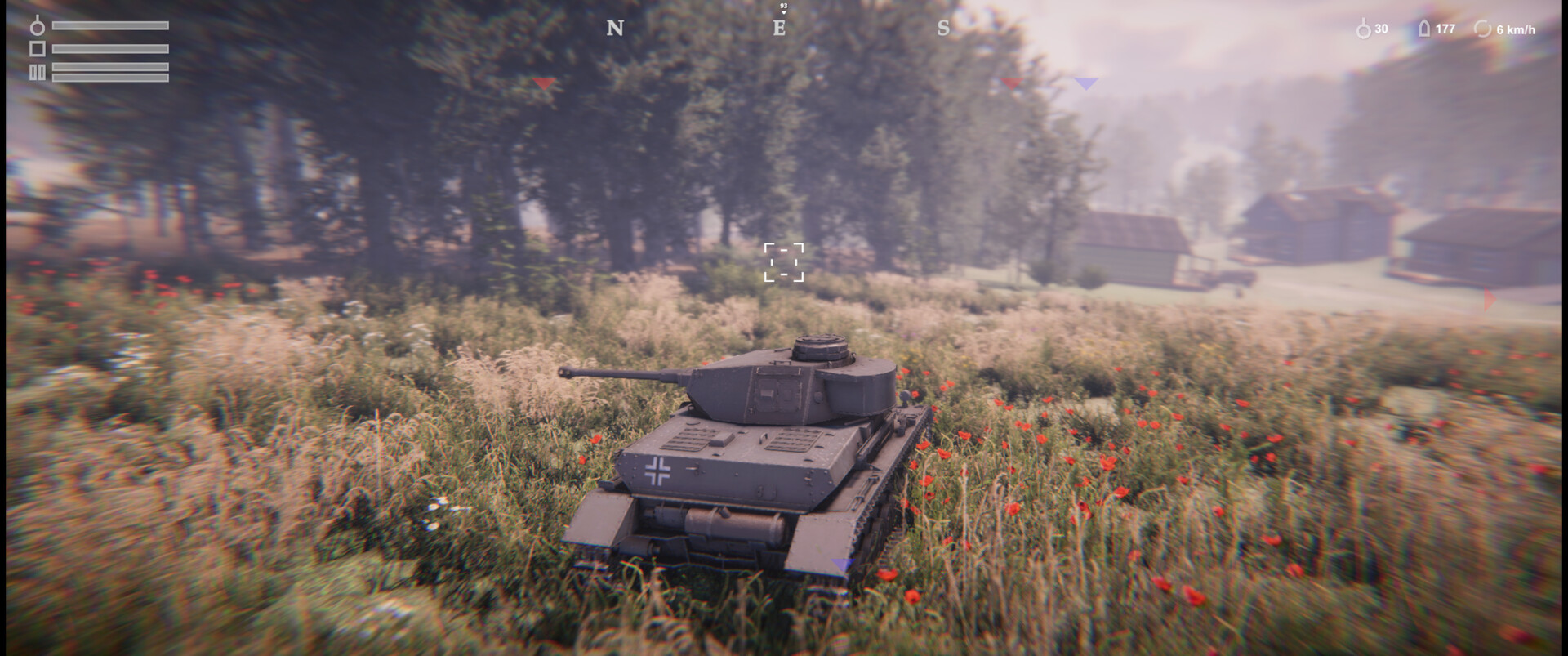Select the speed readout showing 6 km/h
This screenshot has width=1568, height=656.
(x=1517, y=29)
